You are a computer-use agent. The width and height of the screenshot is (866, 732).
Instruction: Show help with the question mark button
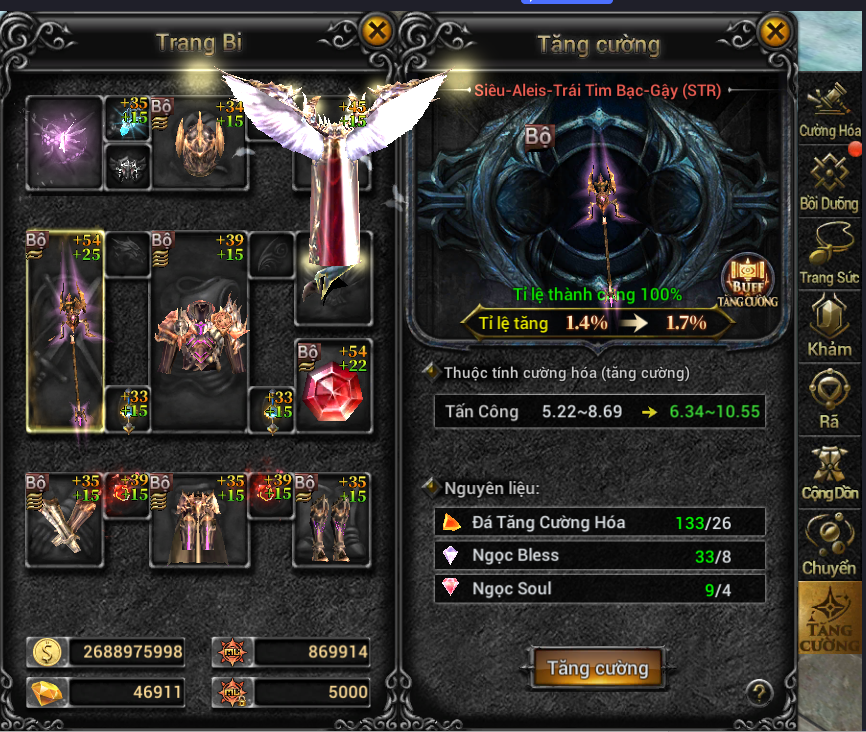tap(760, 692)
